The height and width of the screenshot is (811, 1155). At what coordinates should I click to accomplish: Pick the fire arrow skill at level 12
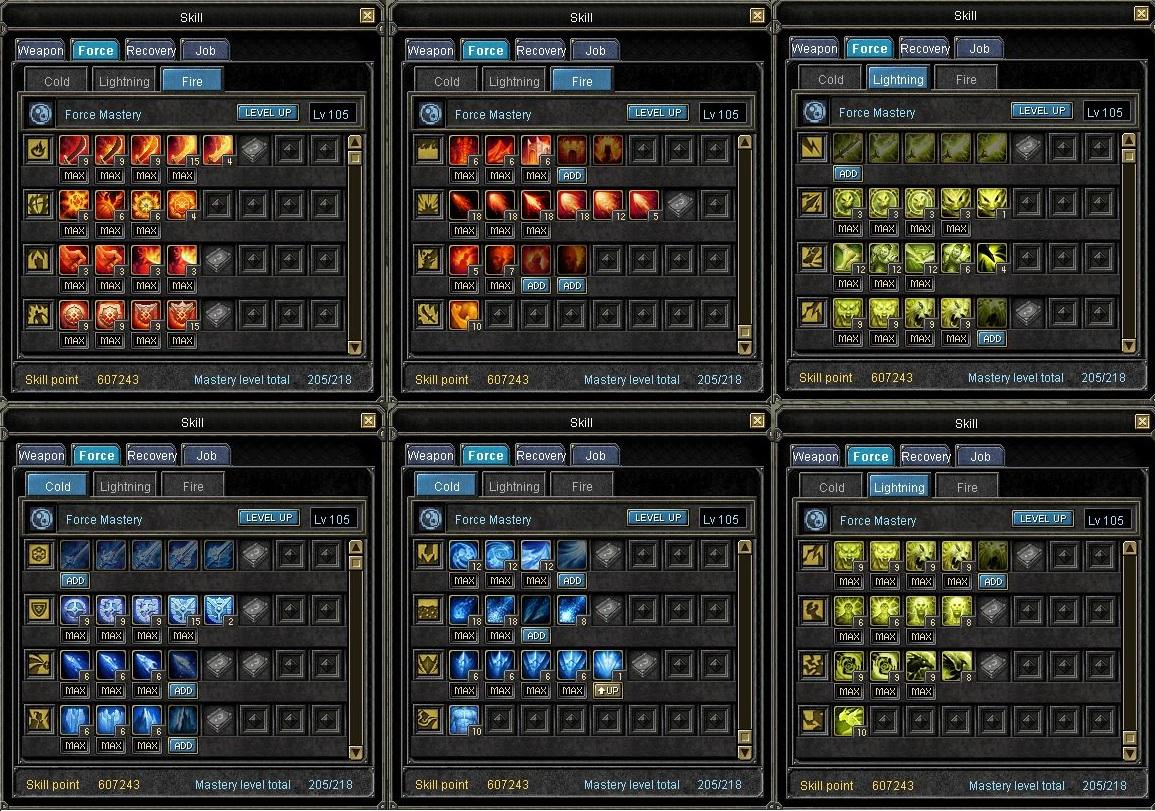coord(608,205)
